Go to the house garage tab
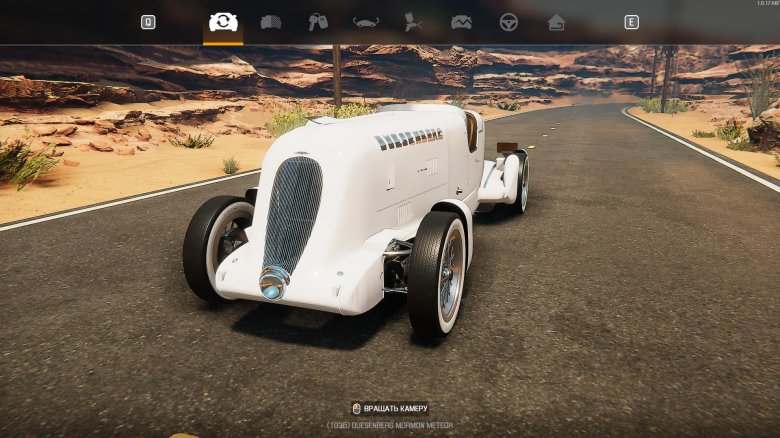 click(x=556, y=22)
